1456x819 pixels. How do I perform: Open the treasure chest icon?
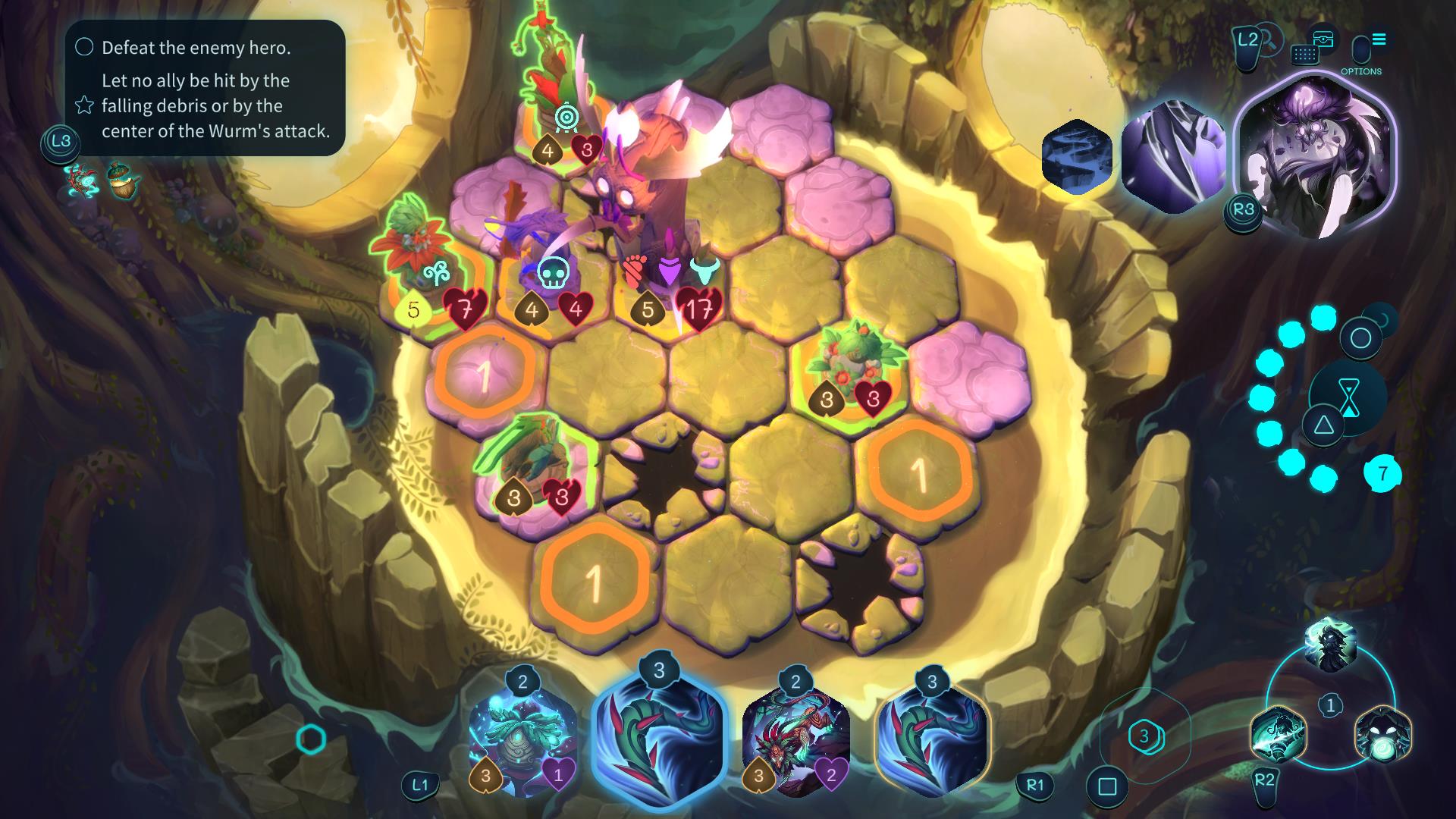[x=1323, y=39]
